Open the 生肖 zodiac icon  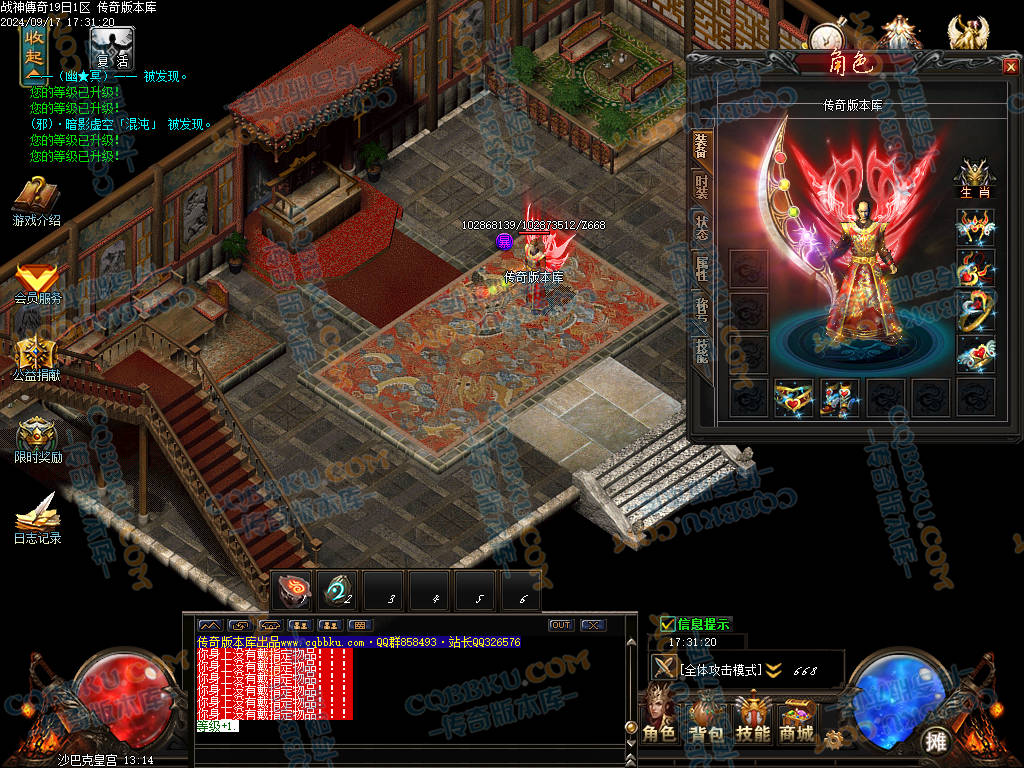(x=975, y=176)
